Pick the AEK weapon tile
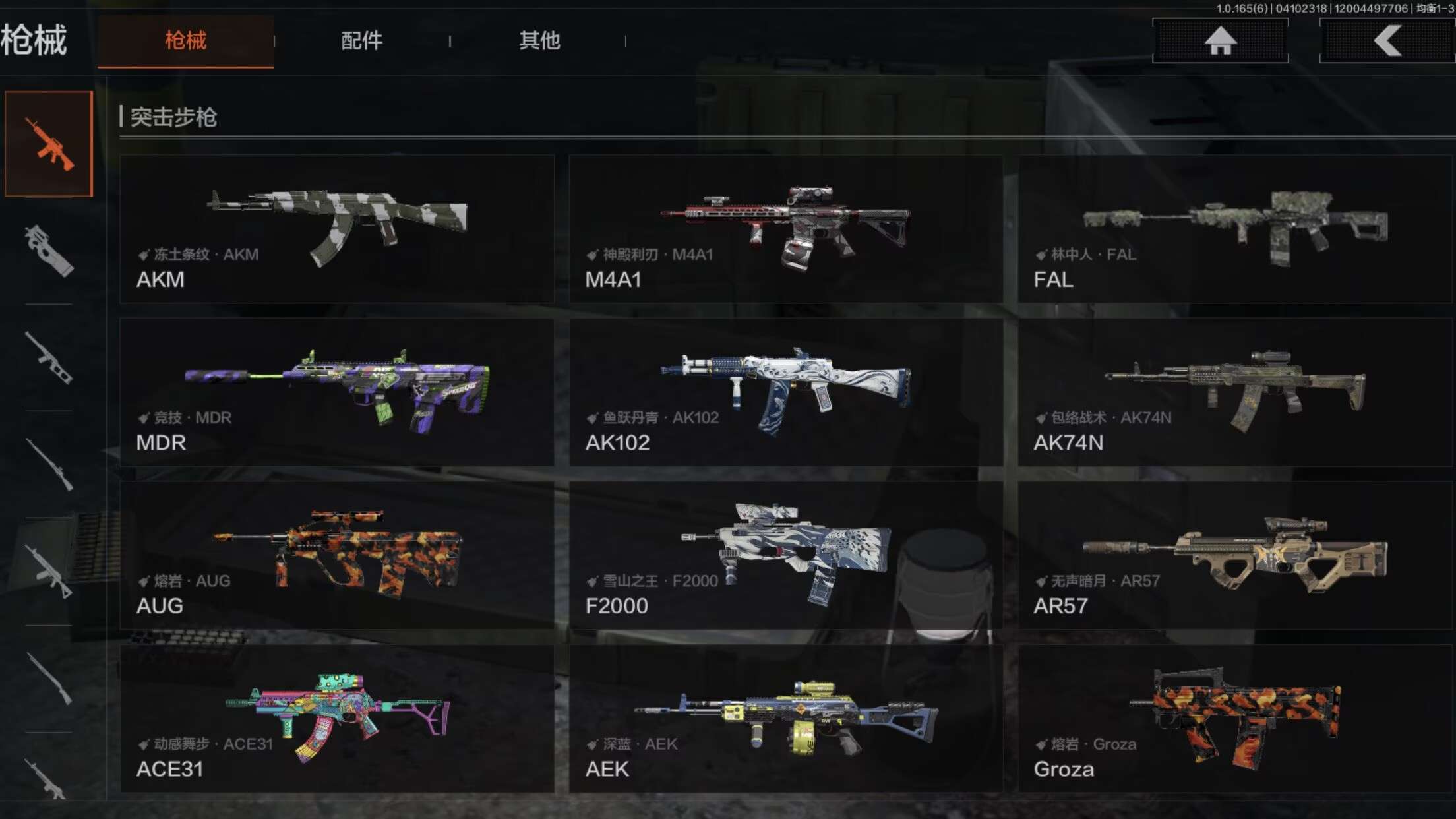Viewport: 1456px width, 819px height. point(785,718)
